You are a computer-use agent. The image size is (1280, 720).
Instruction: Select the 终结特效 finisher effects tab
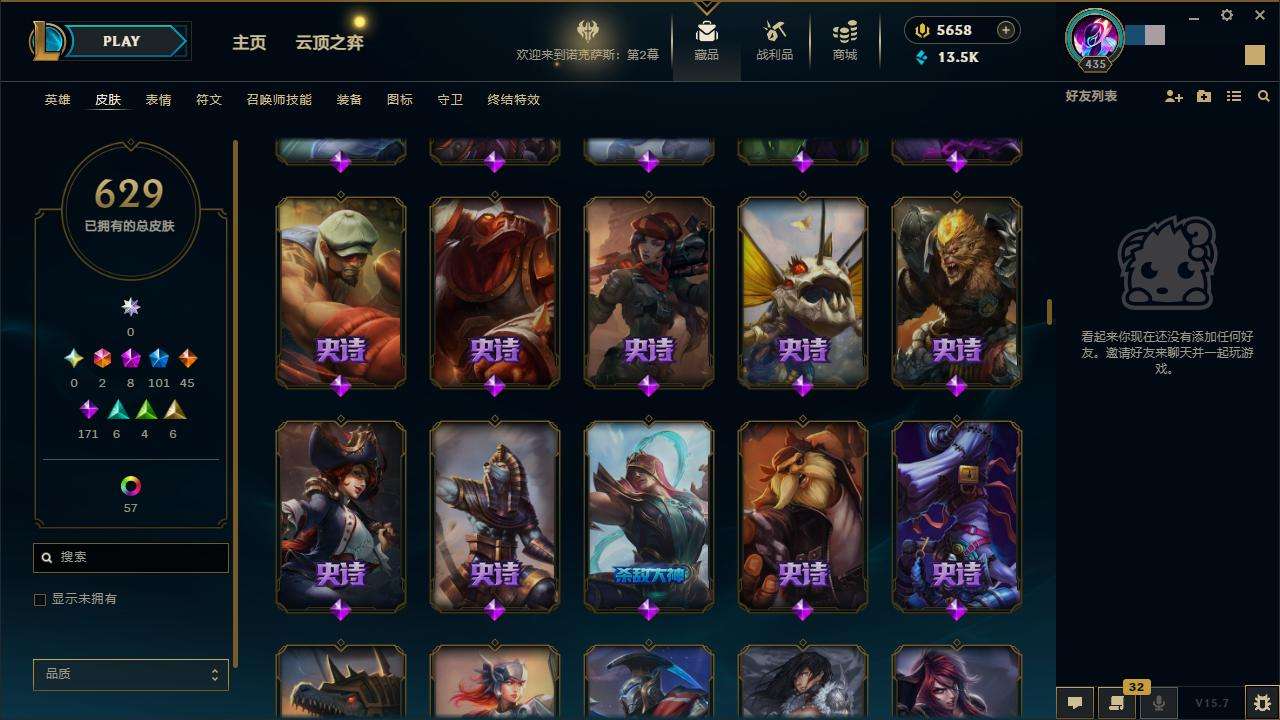coord(513,100)
